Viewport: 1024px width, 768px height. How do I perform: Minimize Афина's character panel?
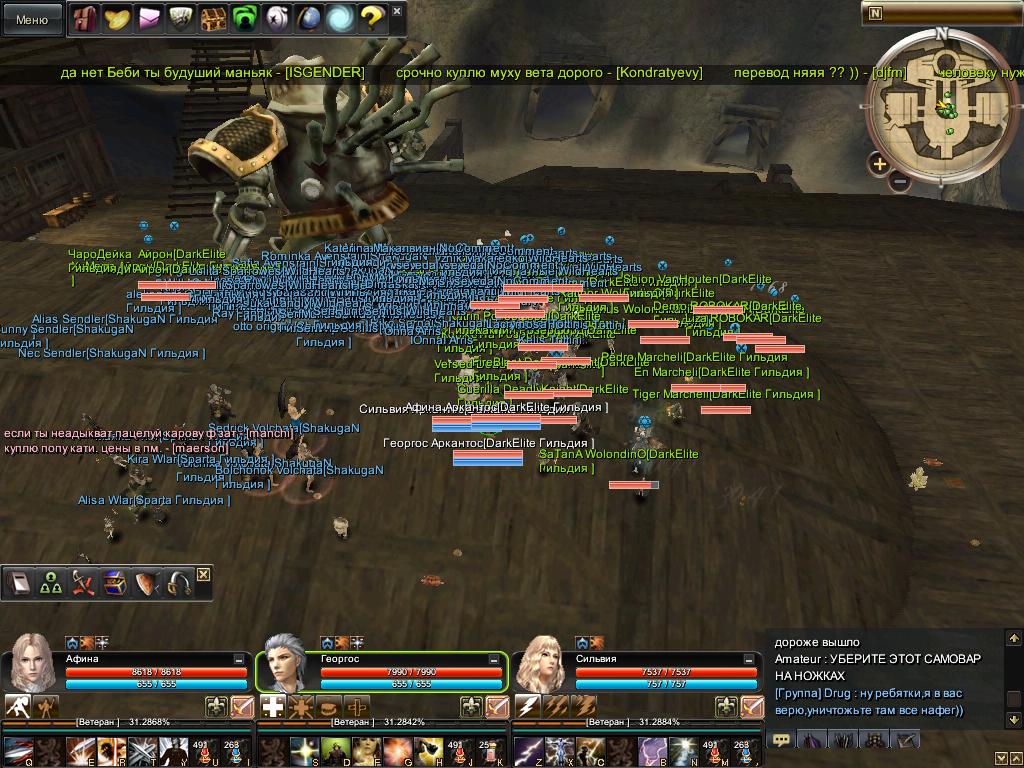(239, 660)
